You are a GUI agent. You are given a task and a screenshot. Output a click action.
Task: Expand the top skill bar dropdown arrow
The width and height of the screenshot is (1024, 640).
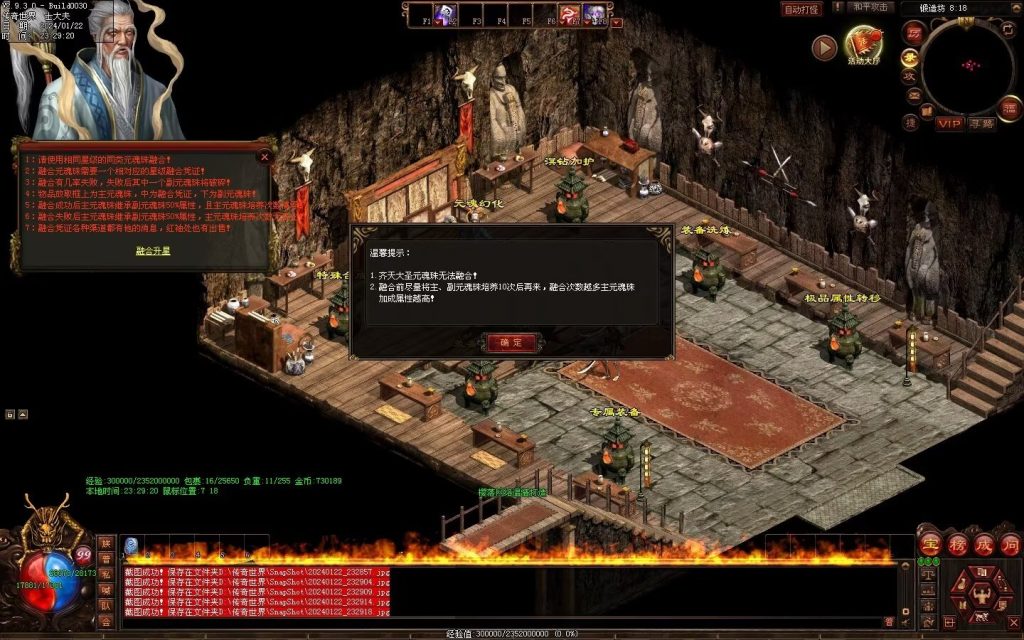pyautogui.click(x=616, y=21)
